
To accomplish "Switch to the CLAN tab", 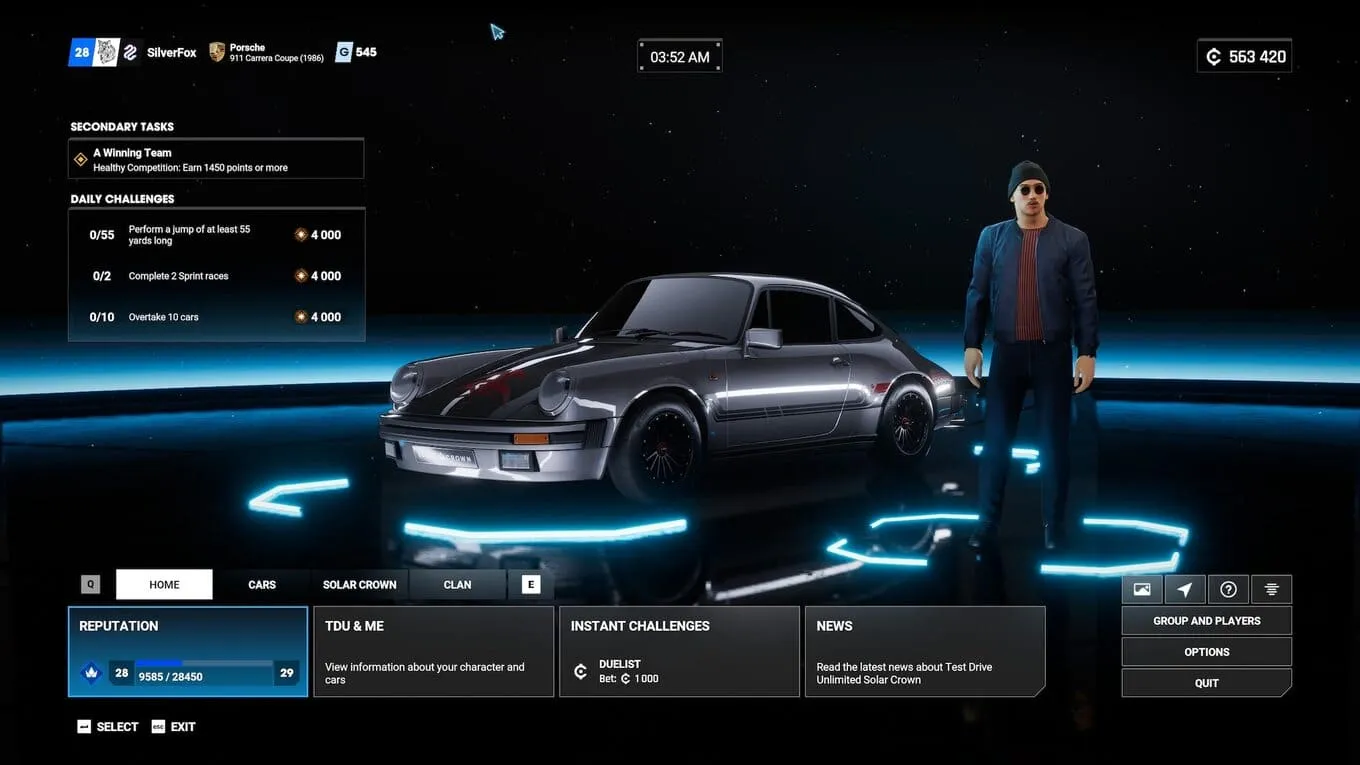I will [x=457, y=585].
